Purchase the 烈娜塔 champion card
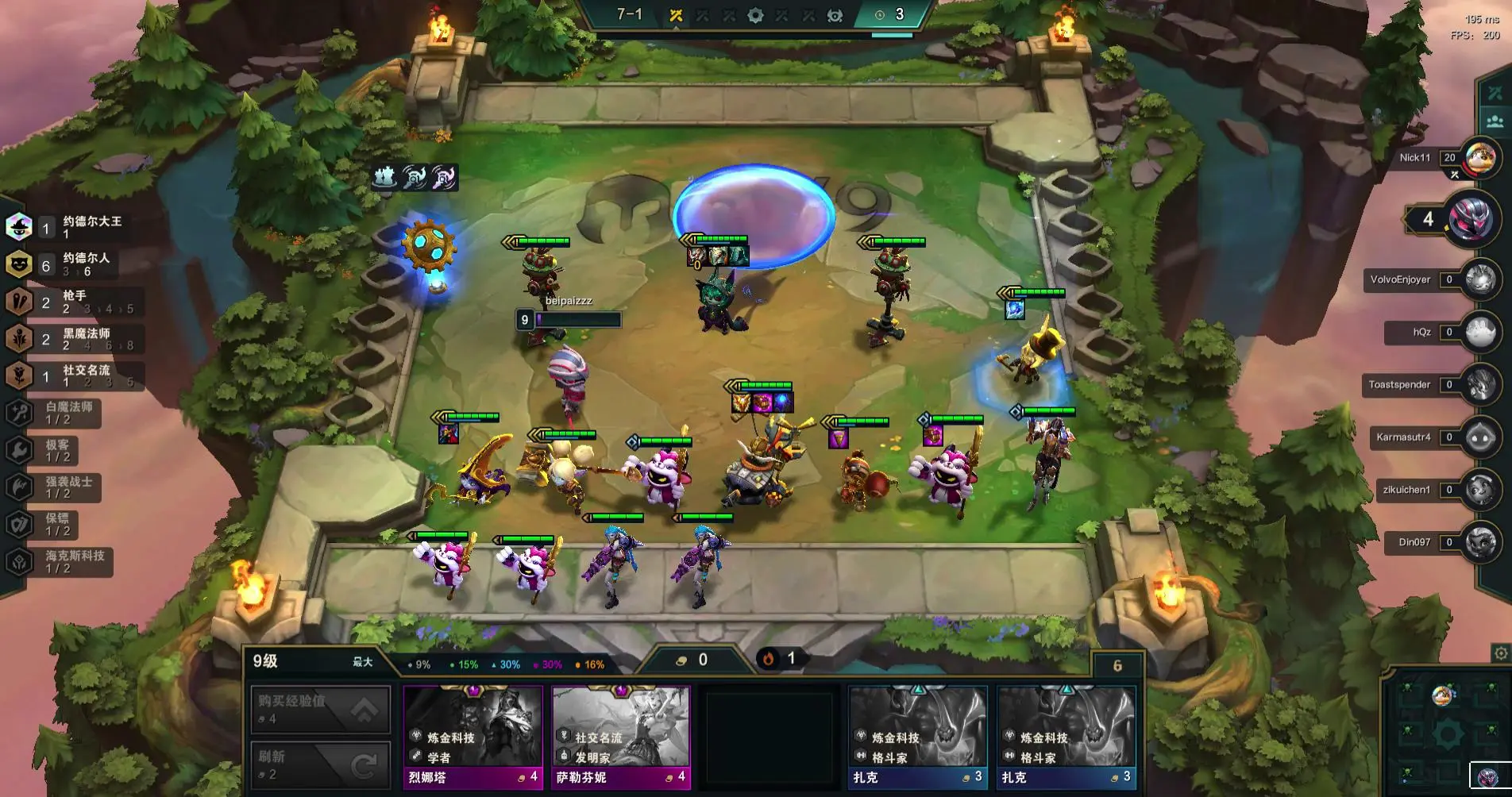This screenshot has height=797, width=1512. (472, 737)
